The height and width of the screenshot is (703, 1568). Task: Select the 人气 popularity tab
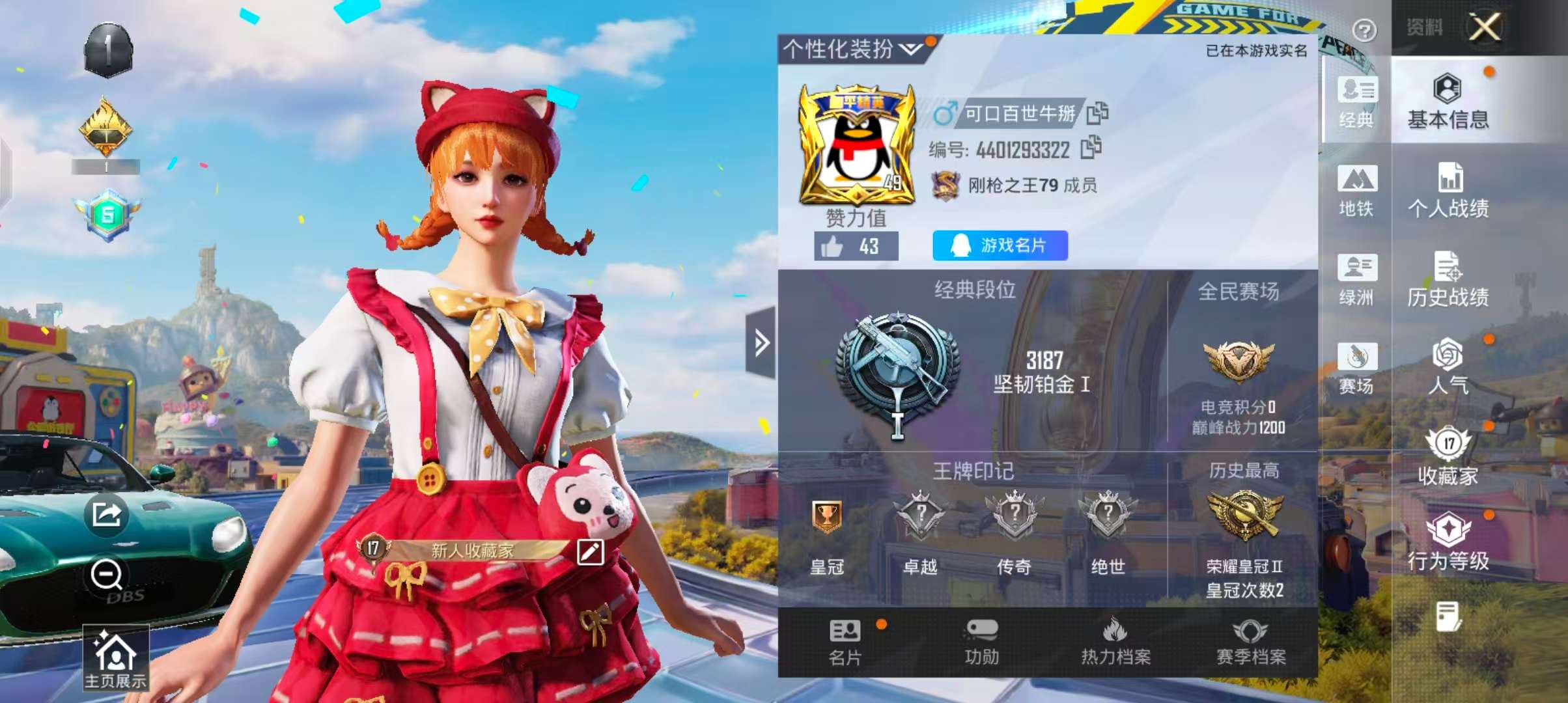coord(1448,366)
